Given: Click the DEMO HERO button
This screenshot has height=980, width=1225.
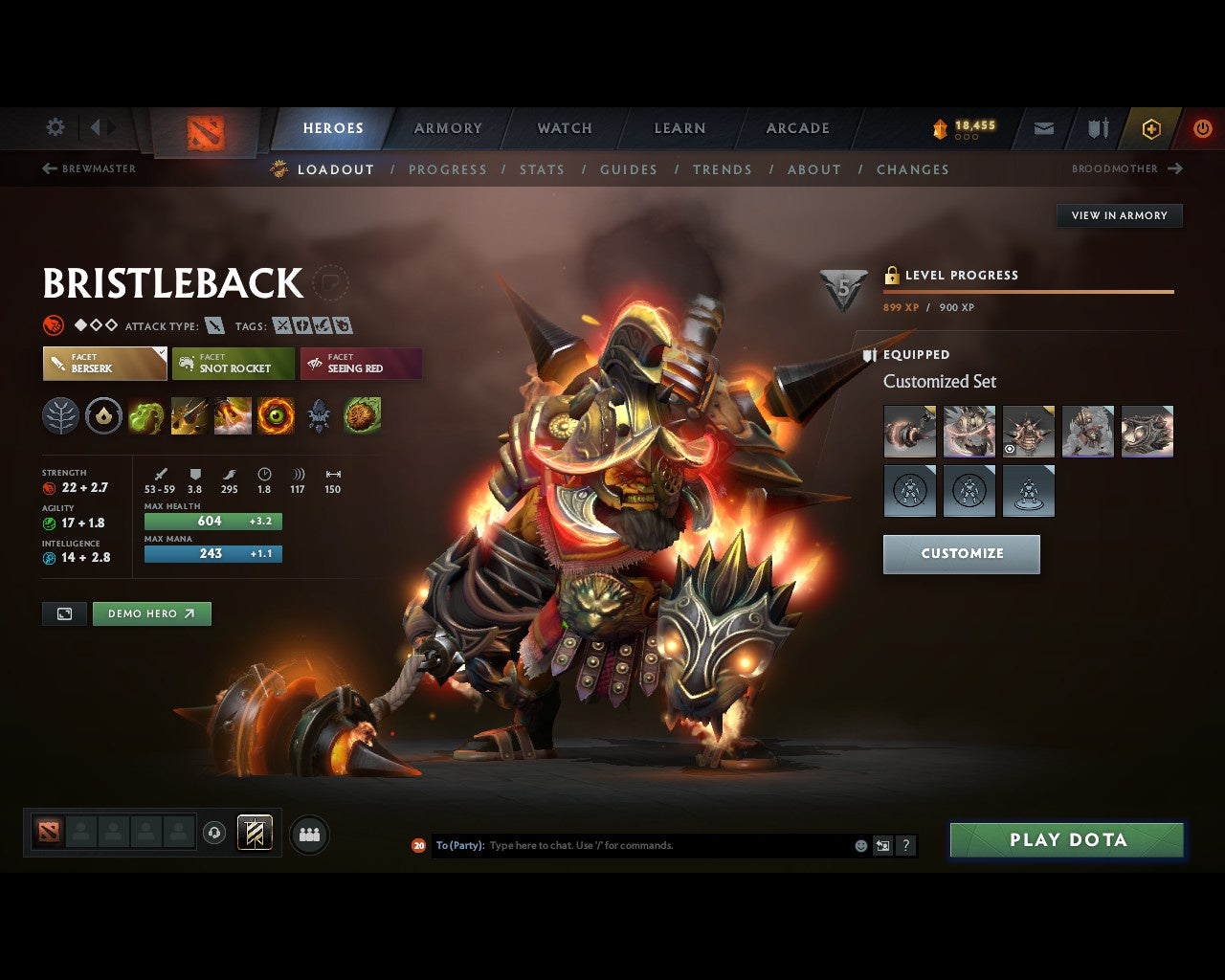Looking at the screenshot, I should point(151,613).
